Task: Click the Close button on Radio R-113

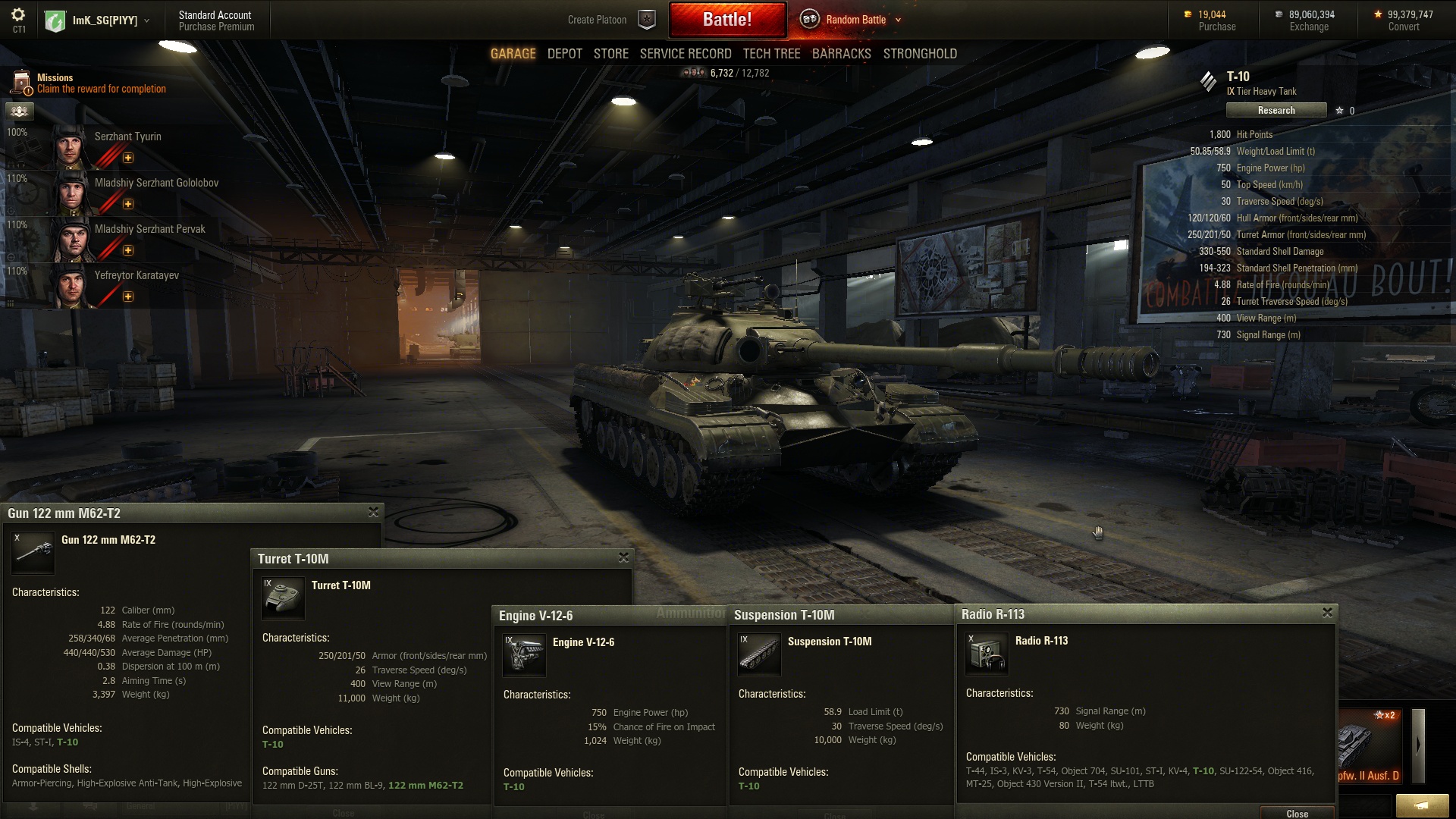Action: (x=1297, y=813)
